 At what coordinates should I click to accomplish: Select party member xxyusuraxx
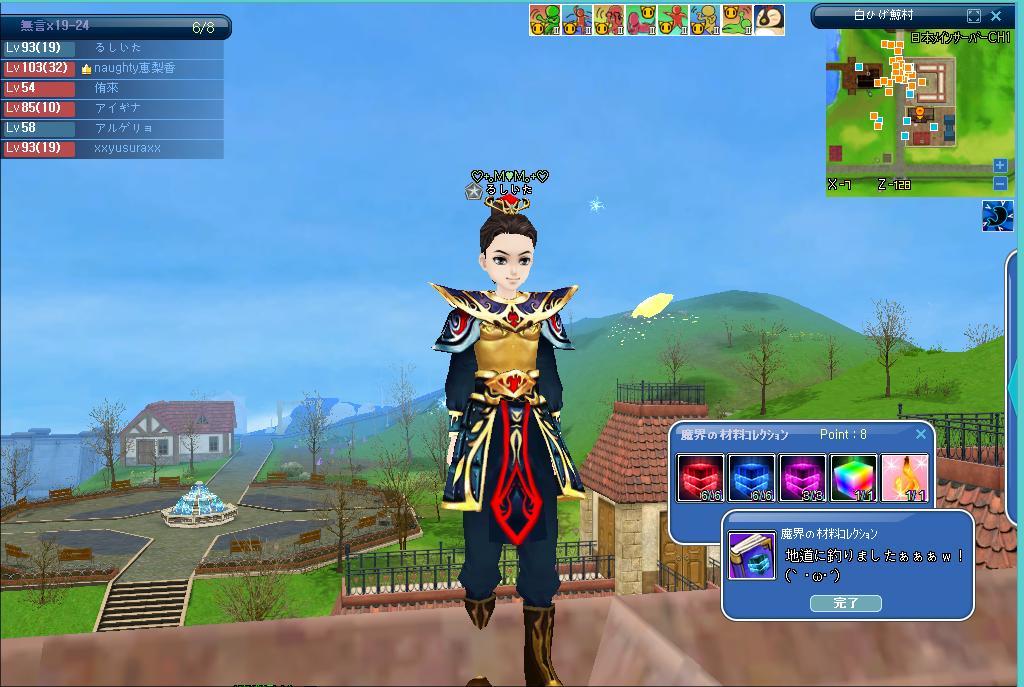127,148
